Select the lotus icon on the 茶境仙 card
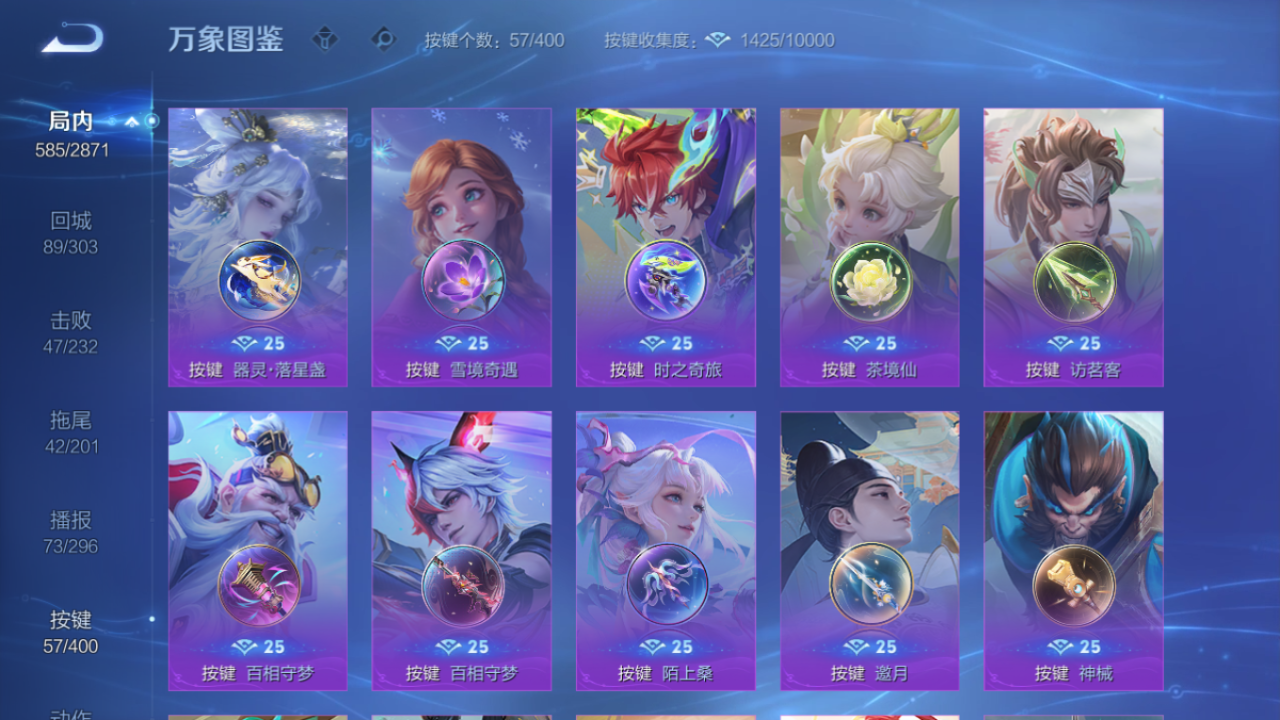The width and height of the screenshot is (1280, 720). pos(869,282)
